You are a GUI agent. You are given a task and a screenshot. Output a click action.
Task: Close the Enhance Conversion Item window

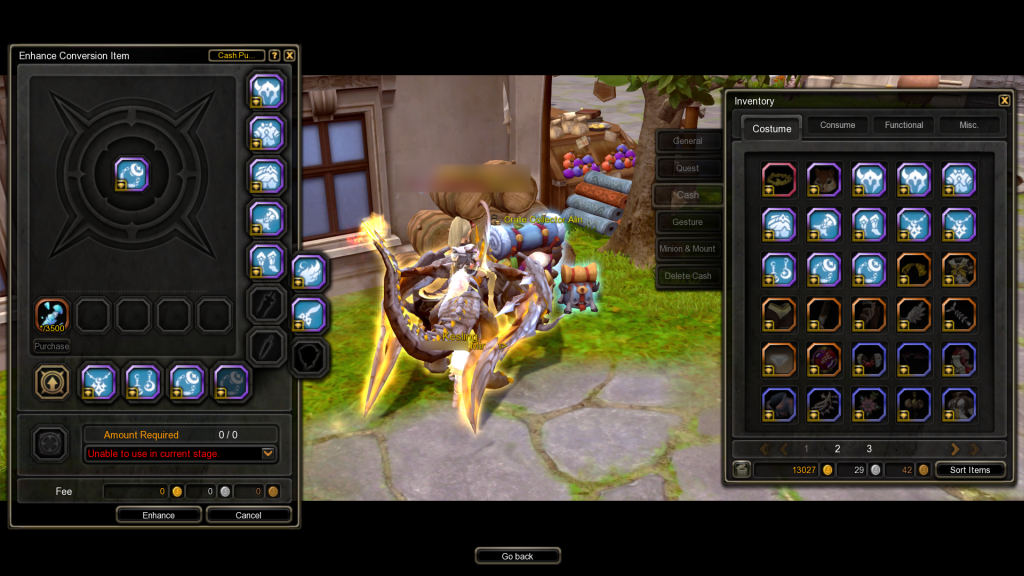pos(290,56)
